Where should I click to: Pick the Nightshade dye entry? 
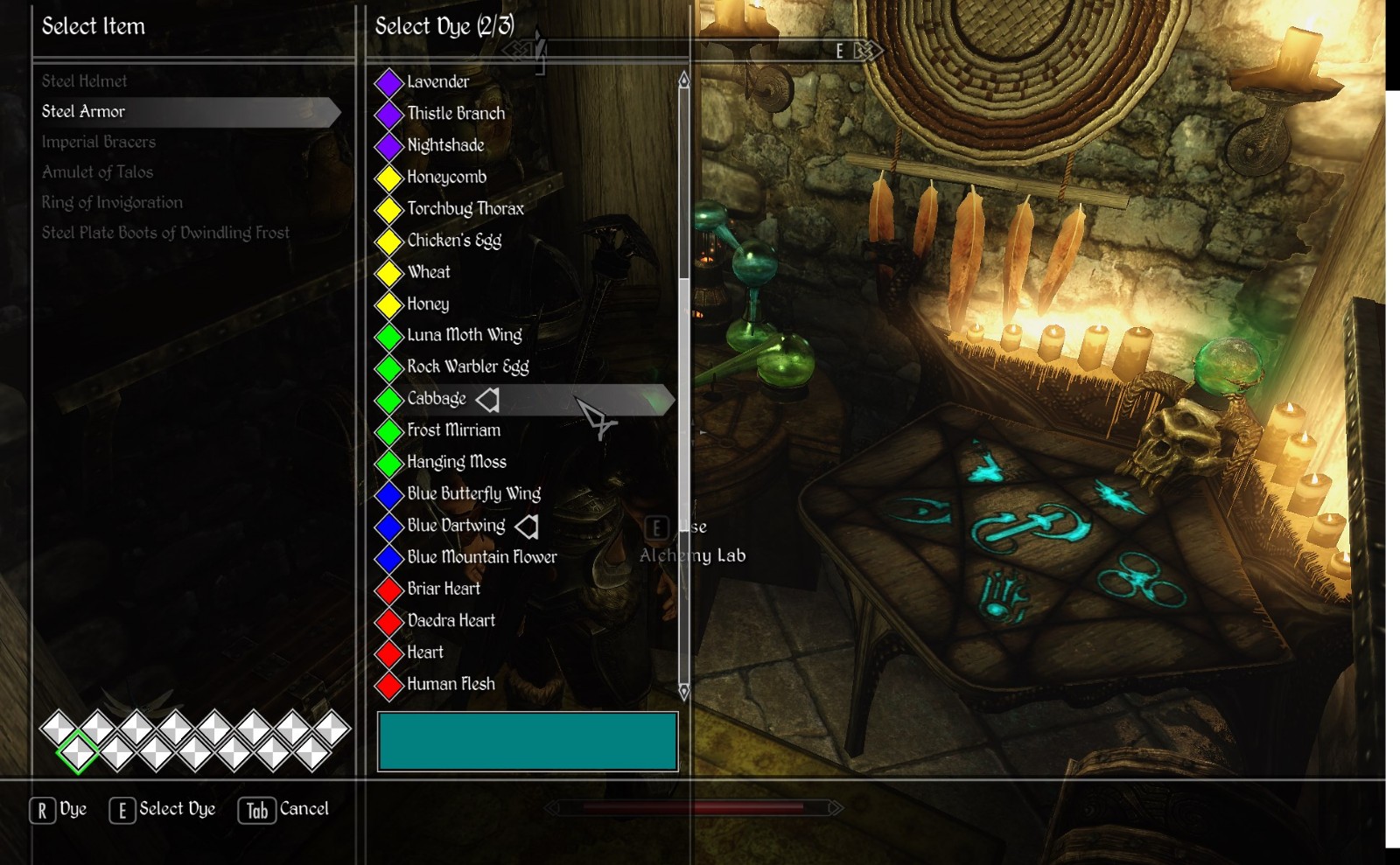(x=445, y=145)
